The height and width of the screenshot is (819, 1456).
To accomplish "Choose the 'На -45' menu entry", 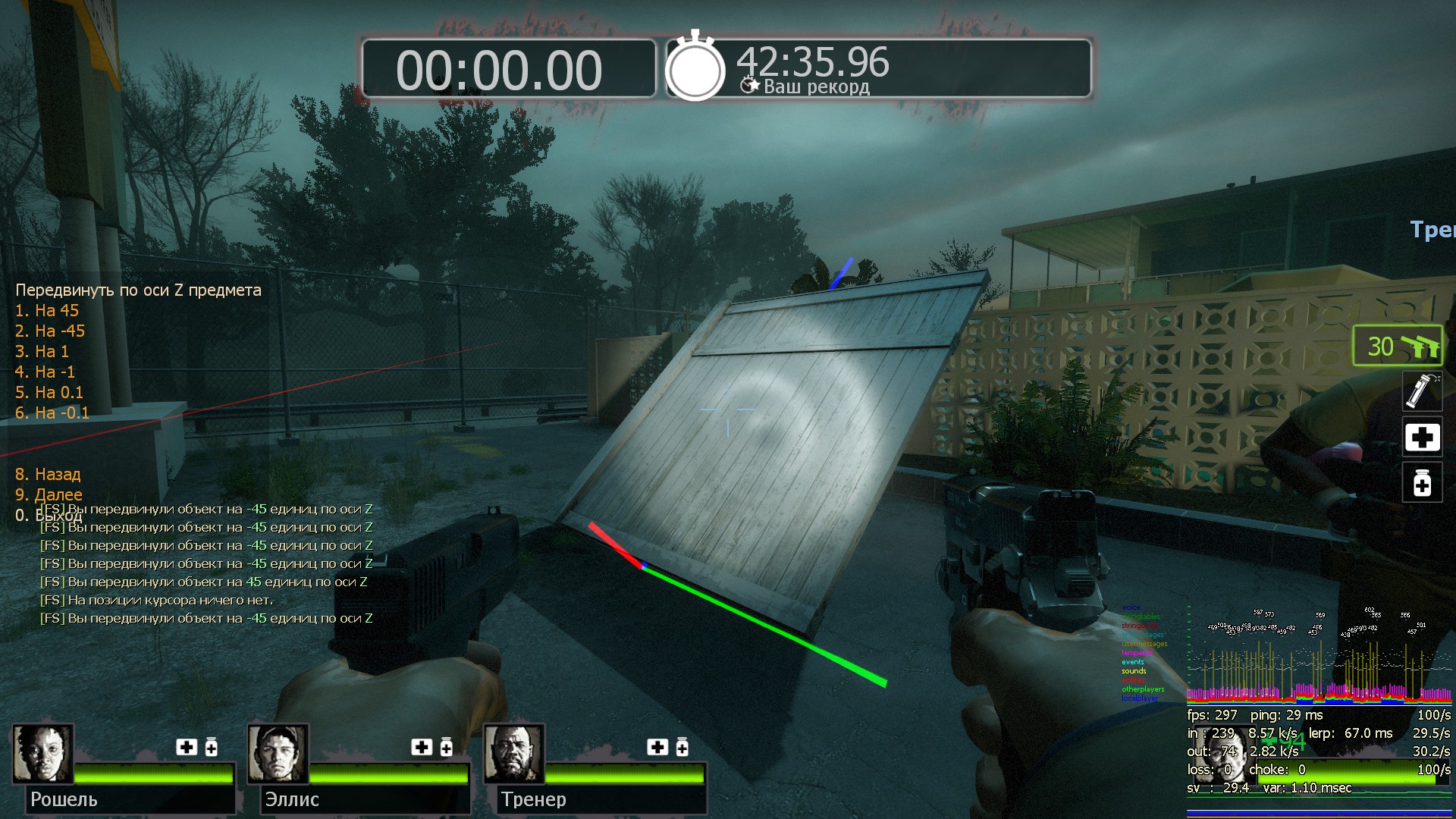I will click(x=50, y=331).
